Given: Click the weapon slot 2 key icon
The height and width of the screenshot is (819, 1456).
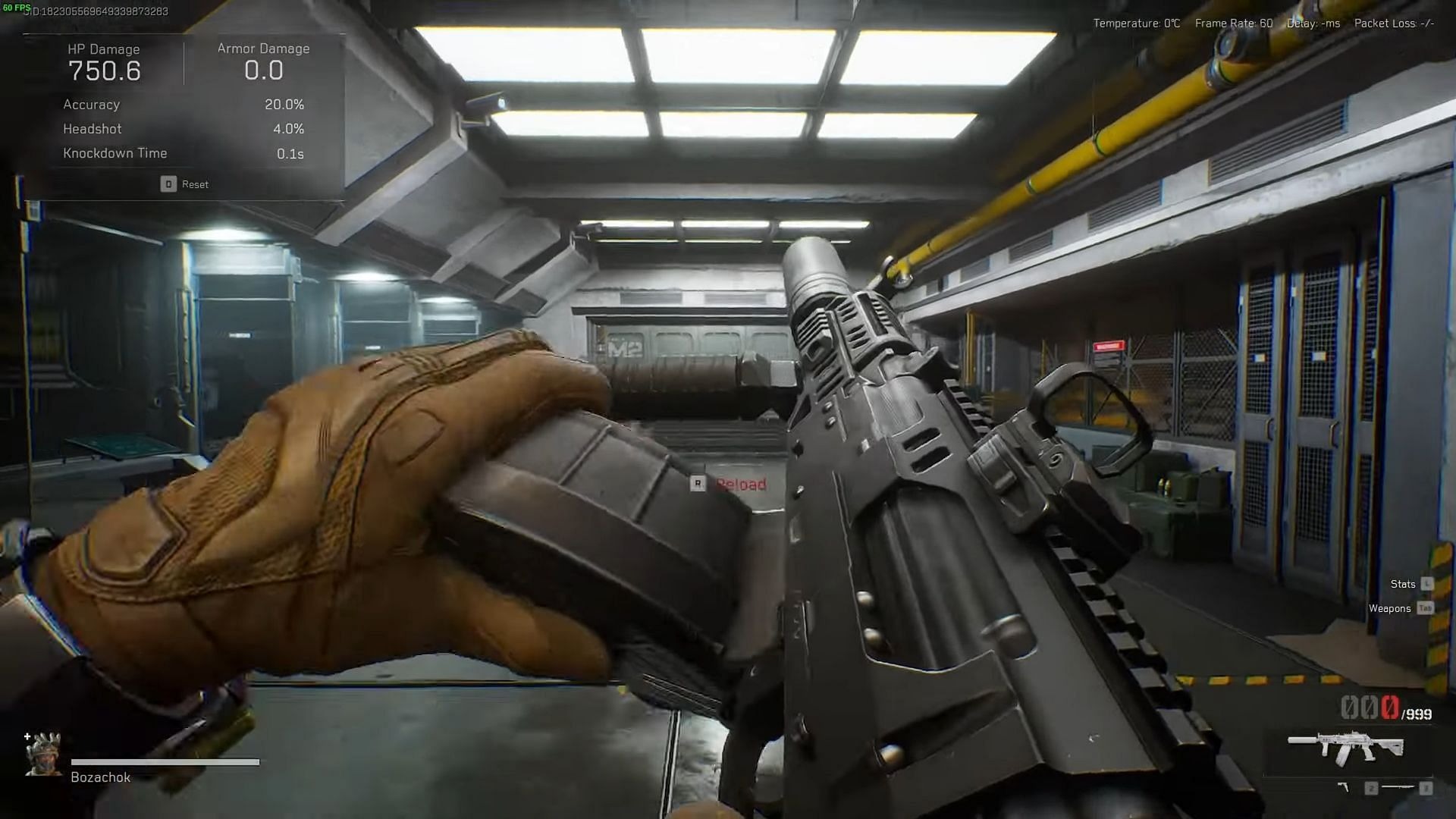Looking at the screenshot, I should (1371, 786).
